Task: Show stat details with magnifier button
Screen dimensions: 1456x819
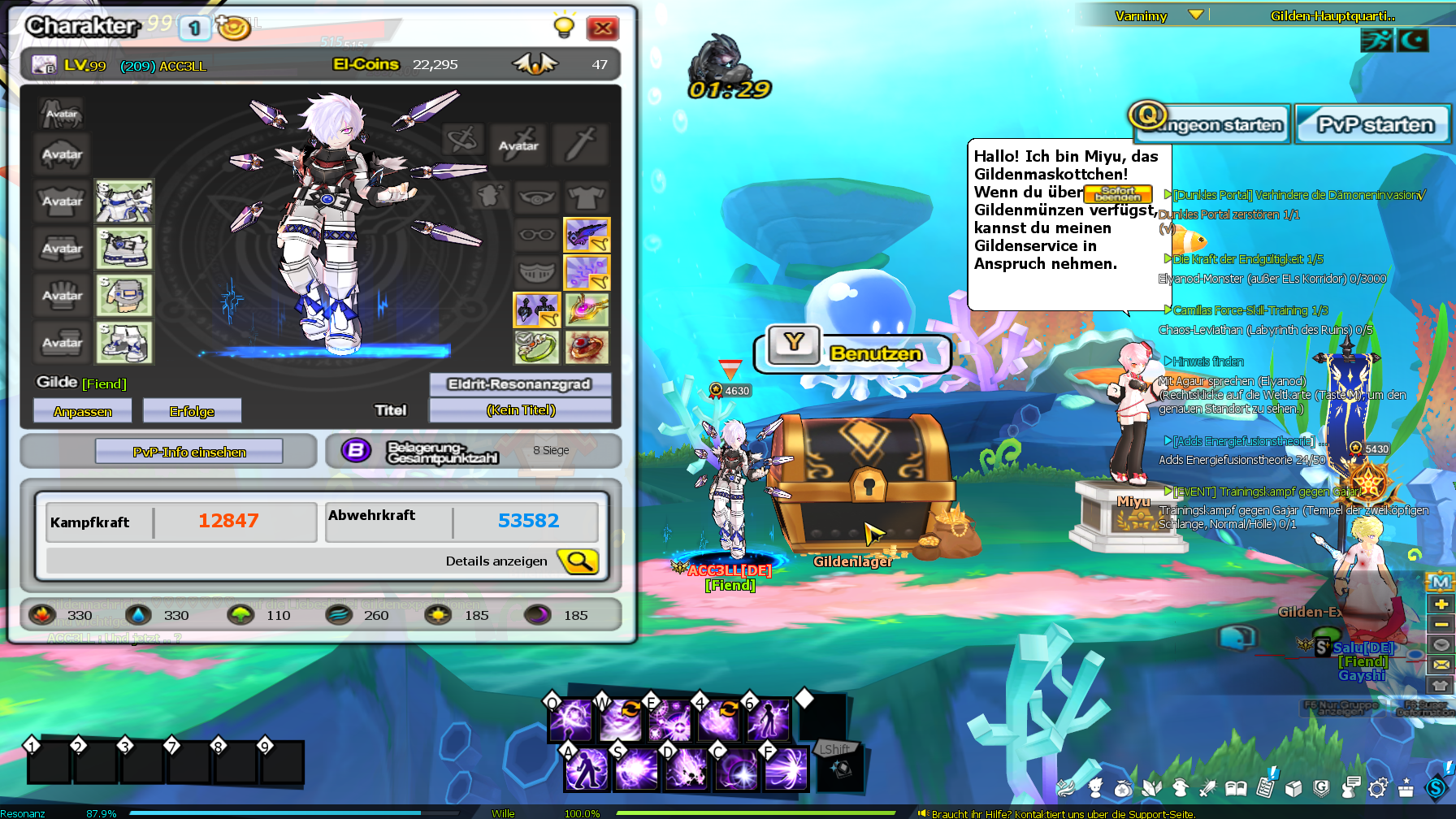Action: pyautogui.click(x=578, y=561)
